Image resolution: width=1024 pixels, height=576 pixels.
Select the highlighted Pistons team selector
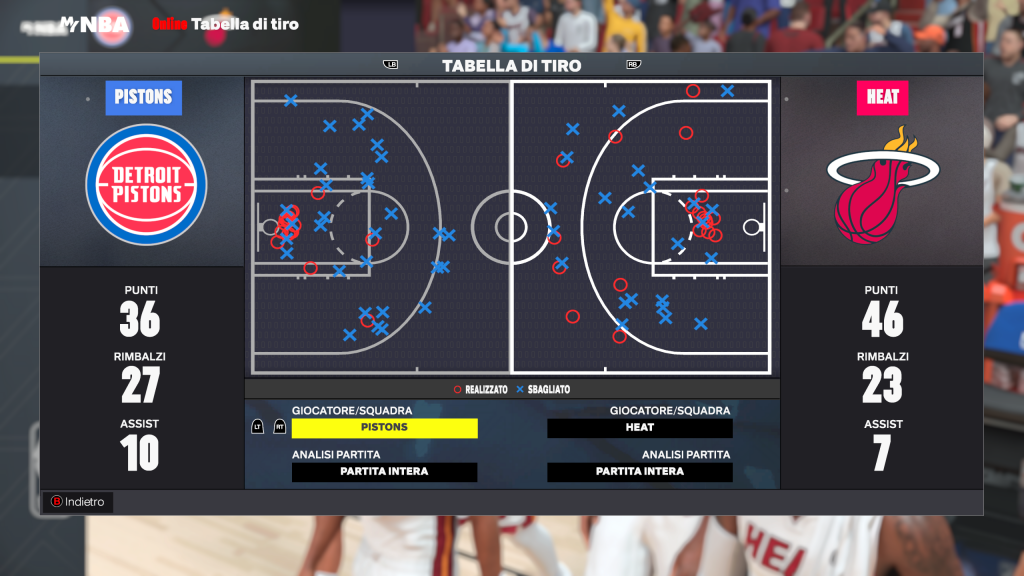pyautogui.click(x=385, y=428)
